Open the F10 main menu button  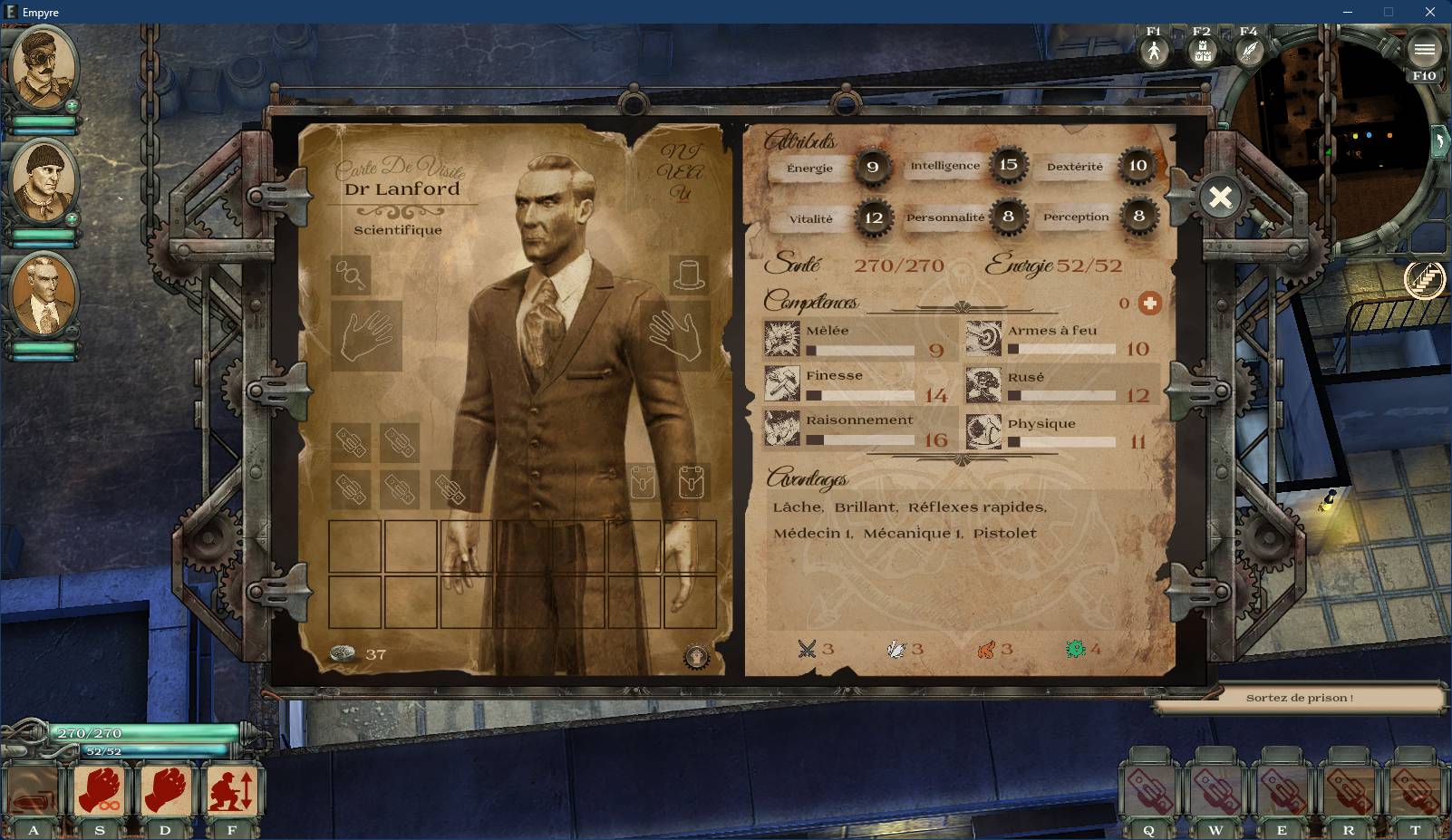pos(1424,51)
